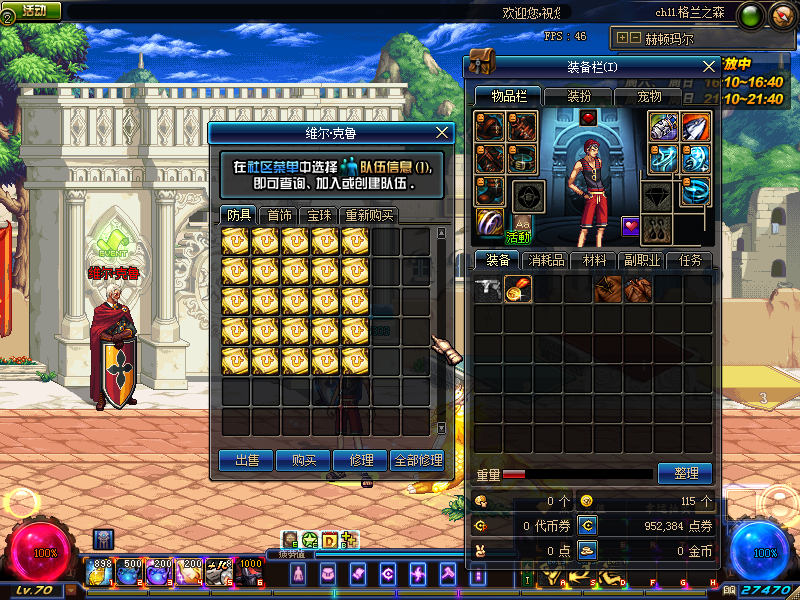Select the 任务 quest items tab

pos(691,260)
